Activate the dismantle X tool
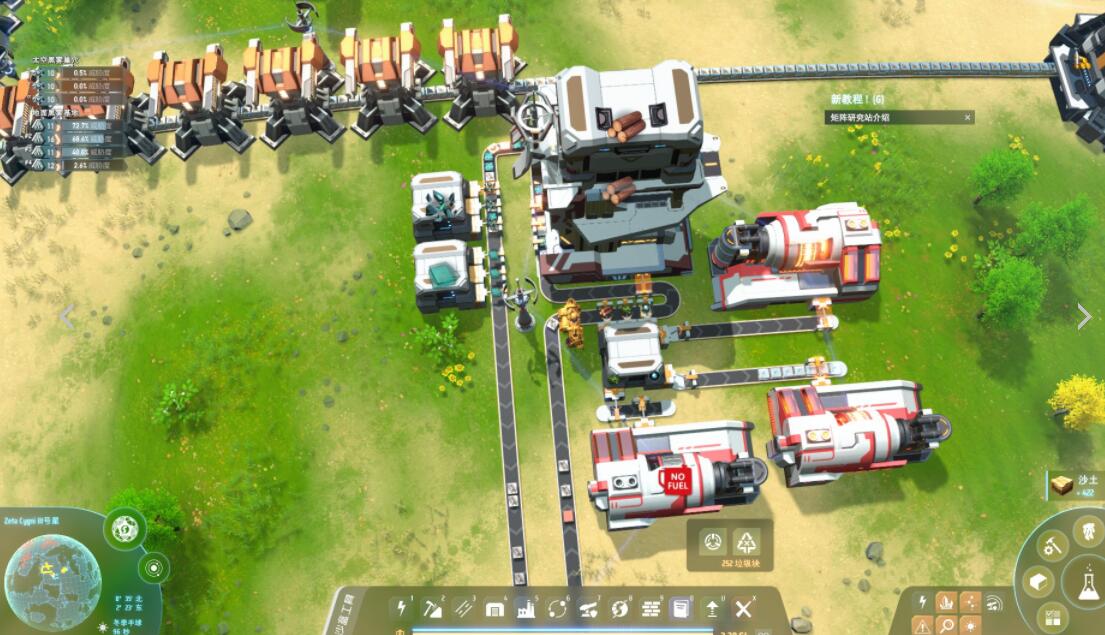Viewport: 1105px width, 635px height. pos(743,608)
